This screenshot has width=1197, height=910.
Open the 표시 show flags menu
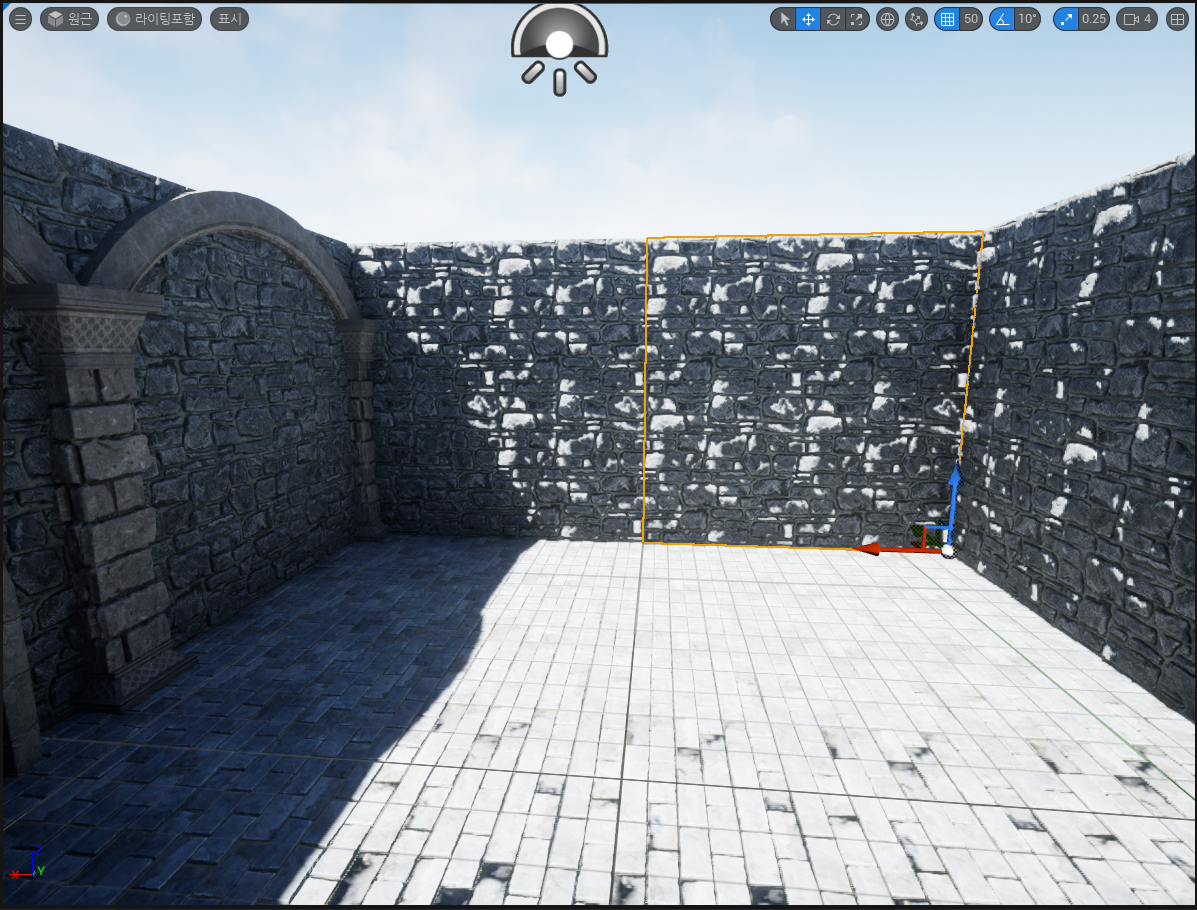(229, 19)
